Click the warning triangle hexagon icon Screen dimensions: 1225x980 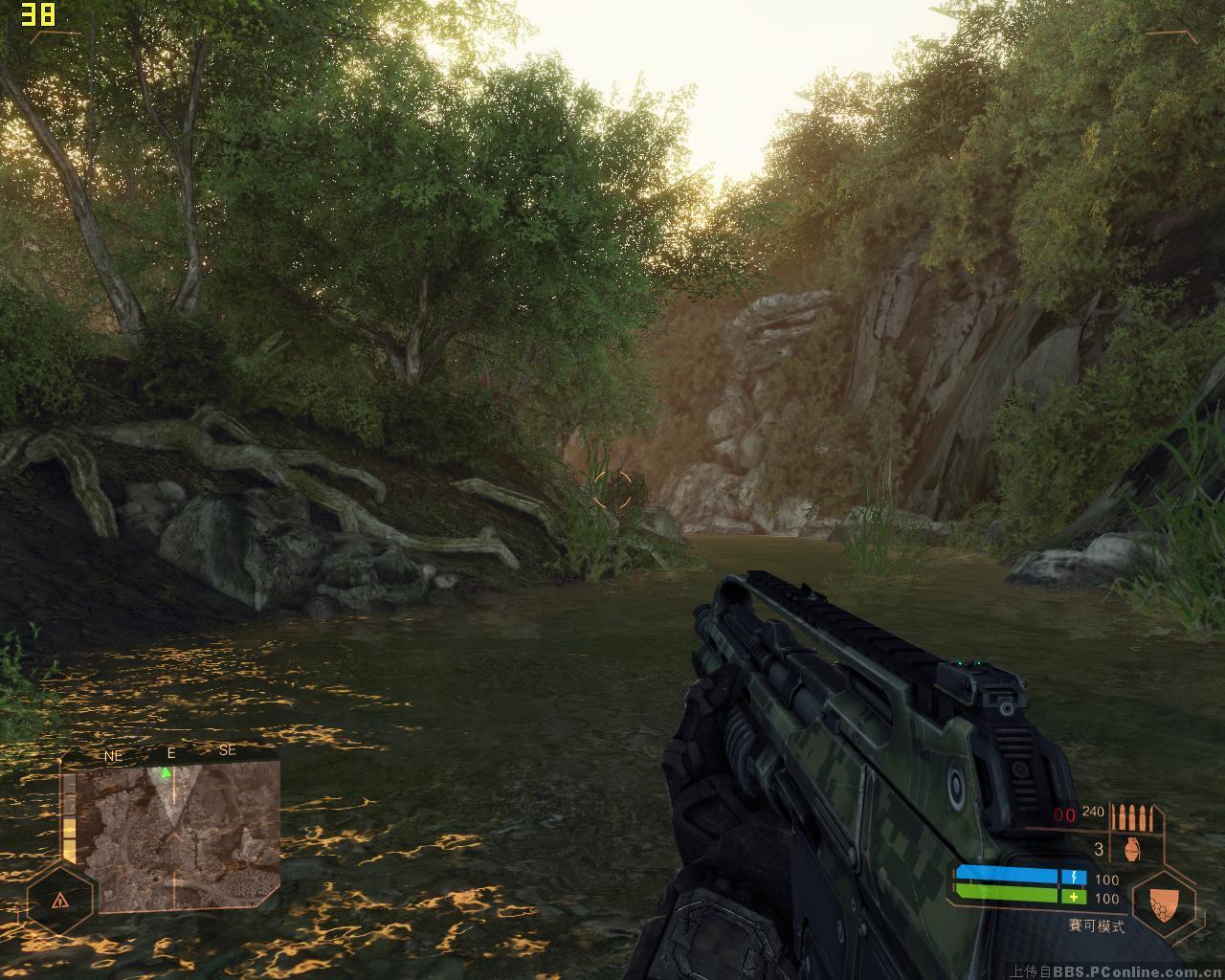coord(59,900)
